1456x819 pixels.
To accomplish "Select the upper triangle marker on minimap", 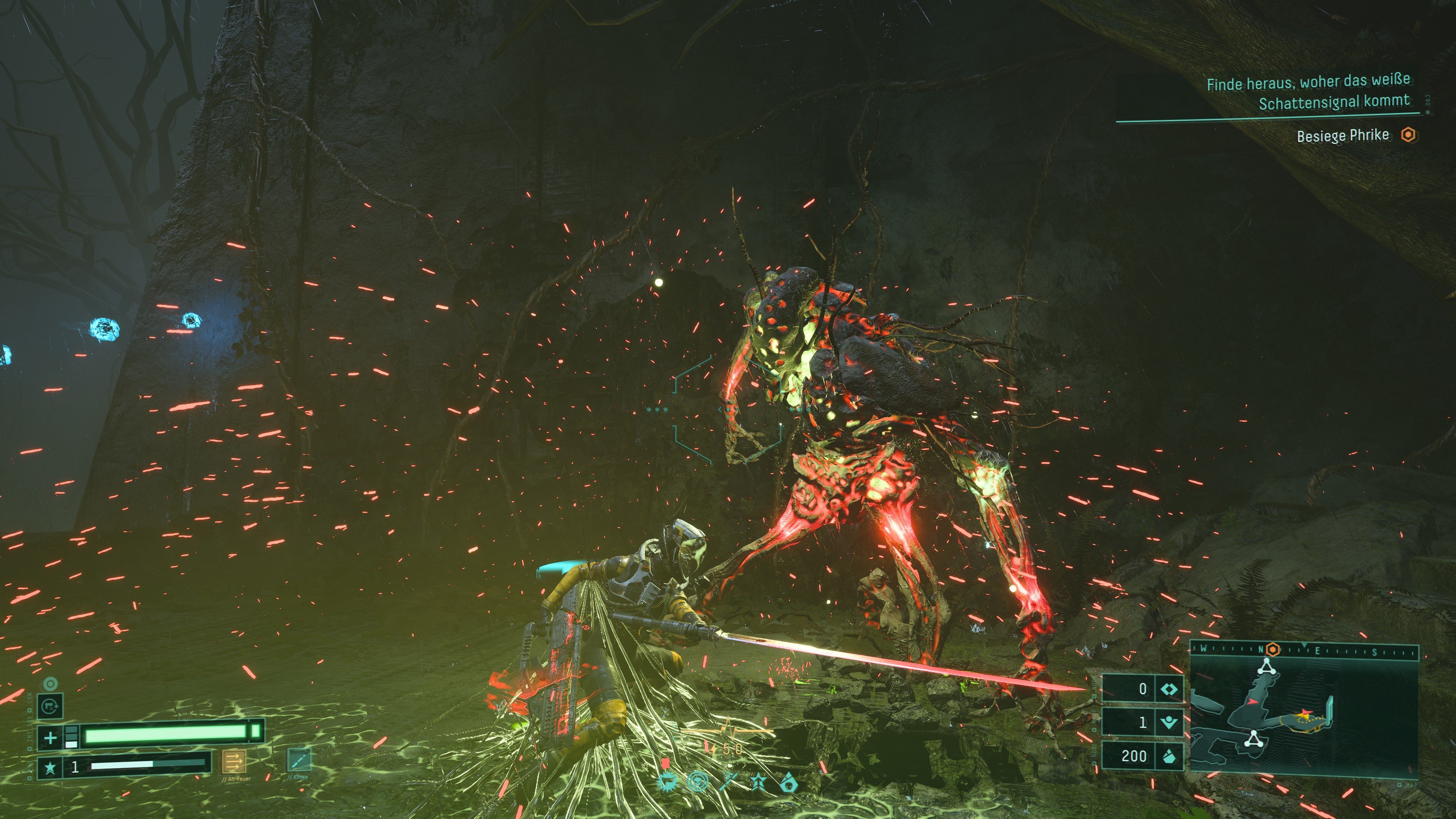I will point(1267,667).
